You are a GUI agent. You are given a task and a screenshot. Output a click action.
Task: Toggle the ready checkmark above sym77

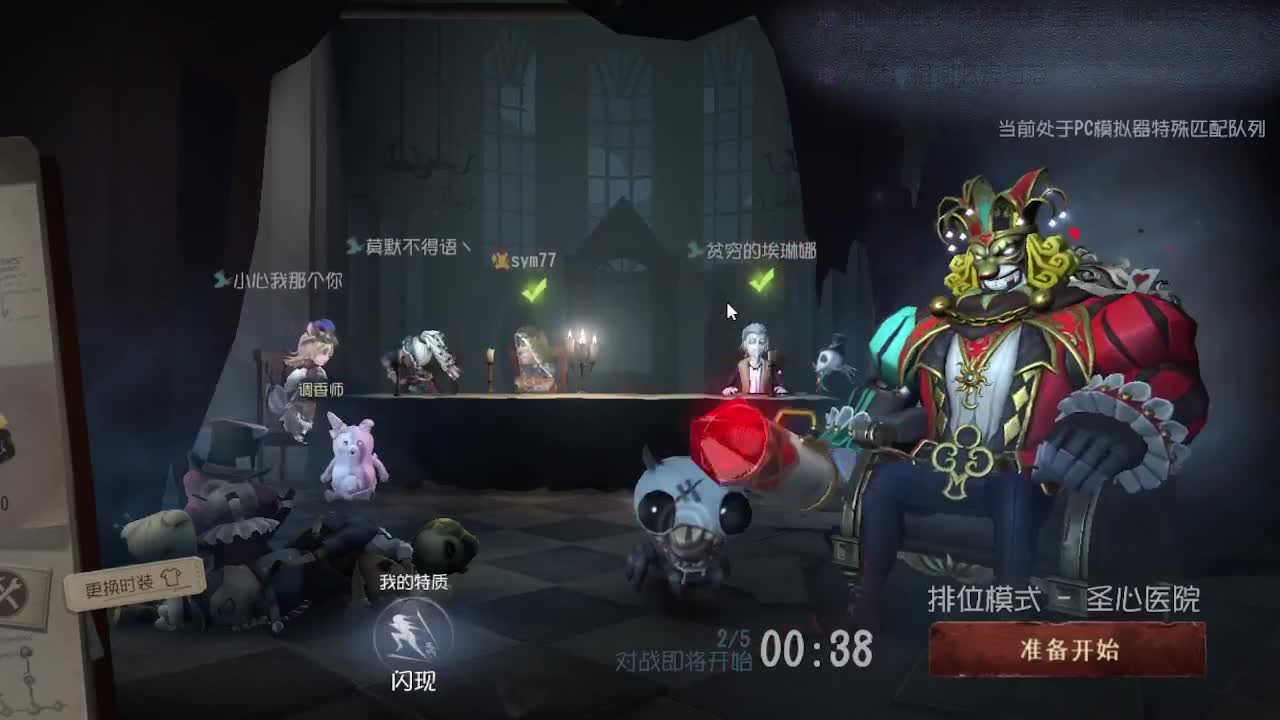pos(531,291)
